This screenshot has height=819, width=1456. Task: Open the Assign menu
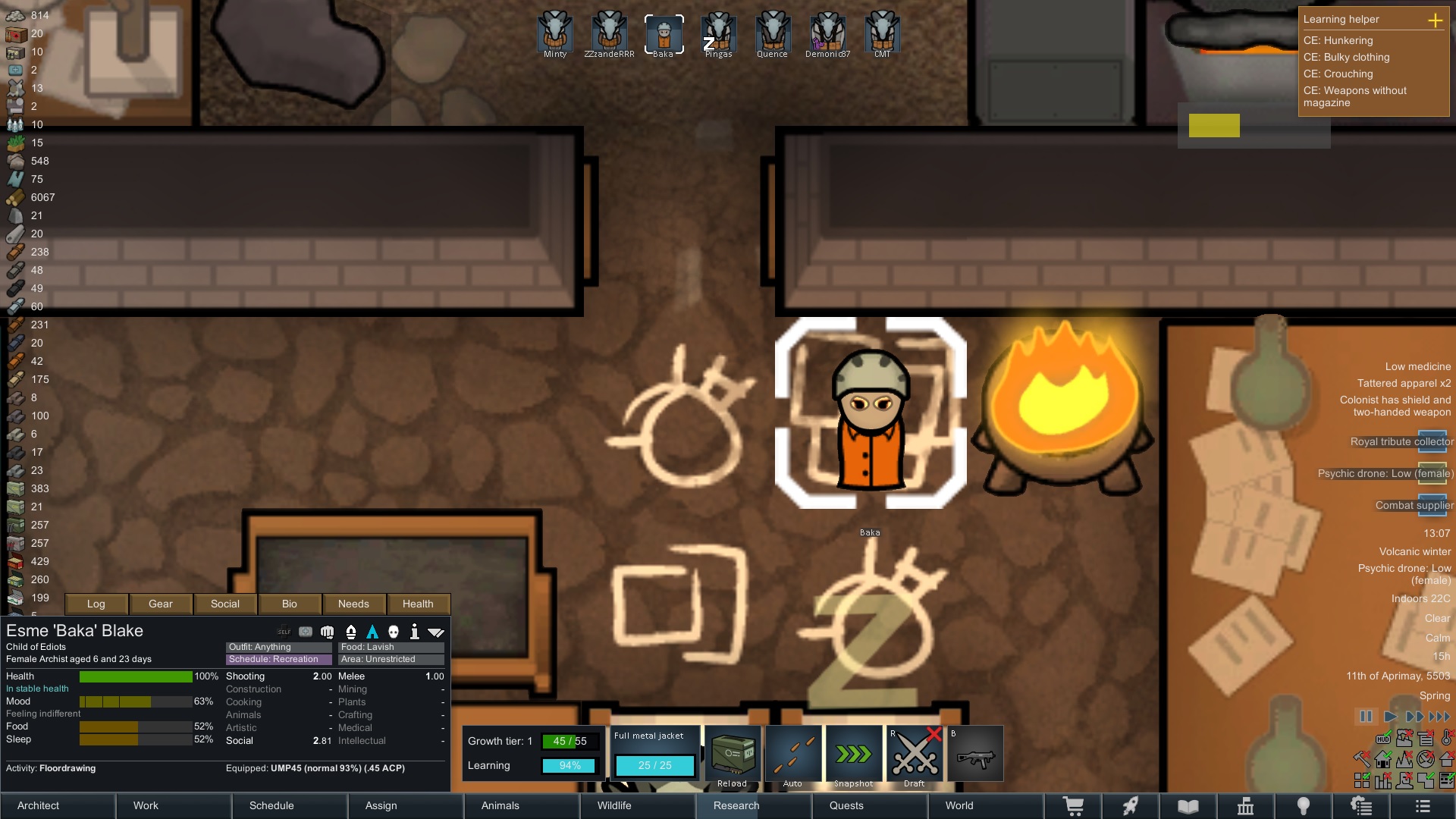(406, 805)
